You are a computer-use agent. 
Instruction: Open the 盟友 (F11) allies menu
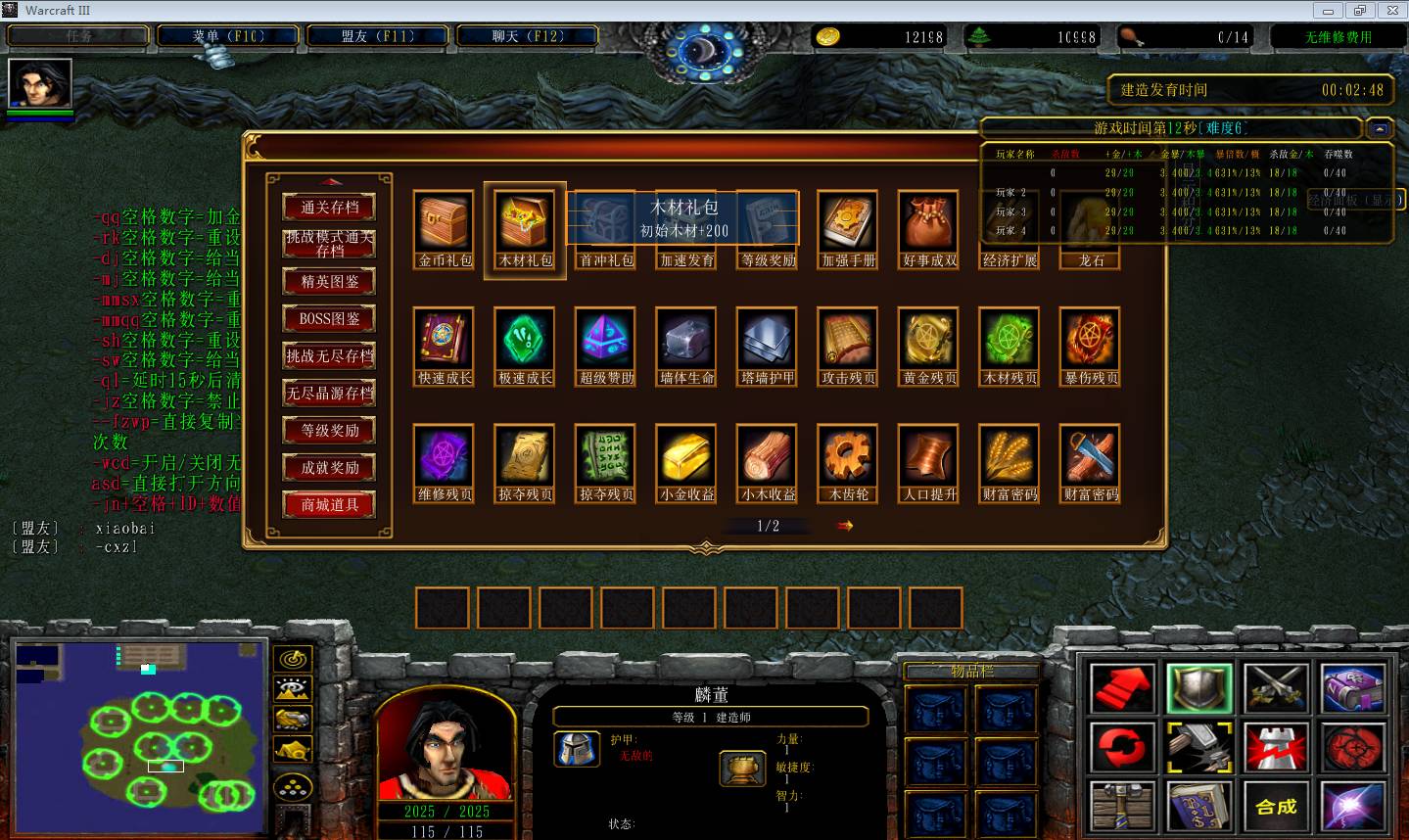click(x=378, y=36)
